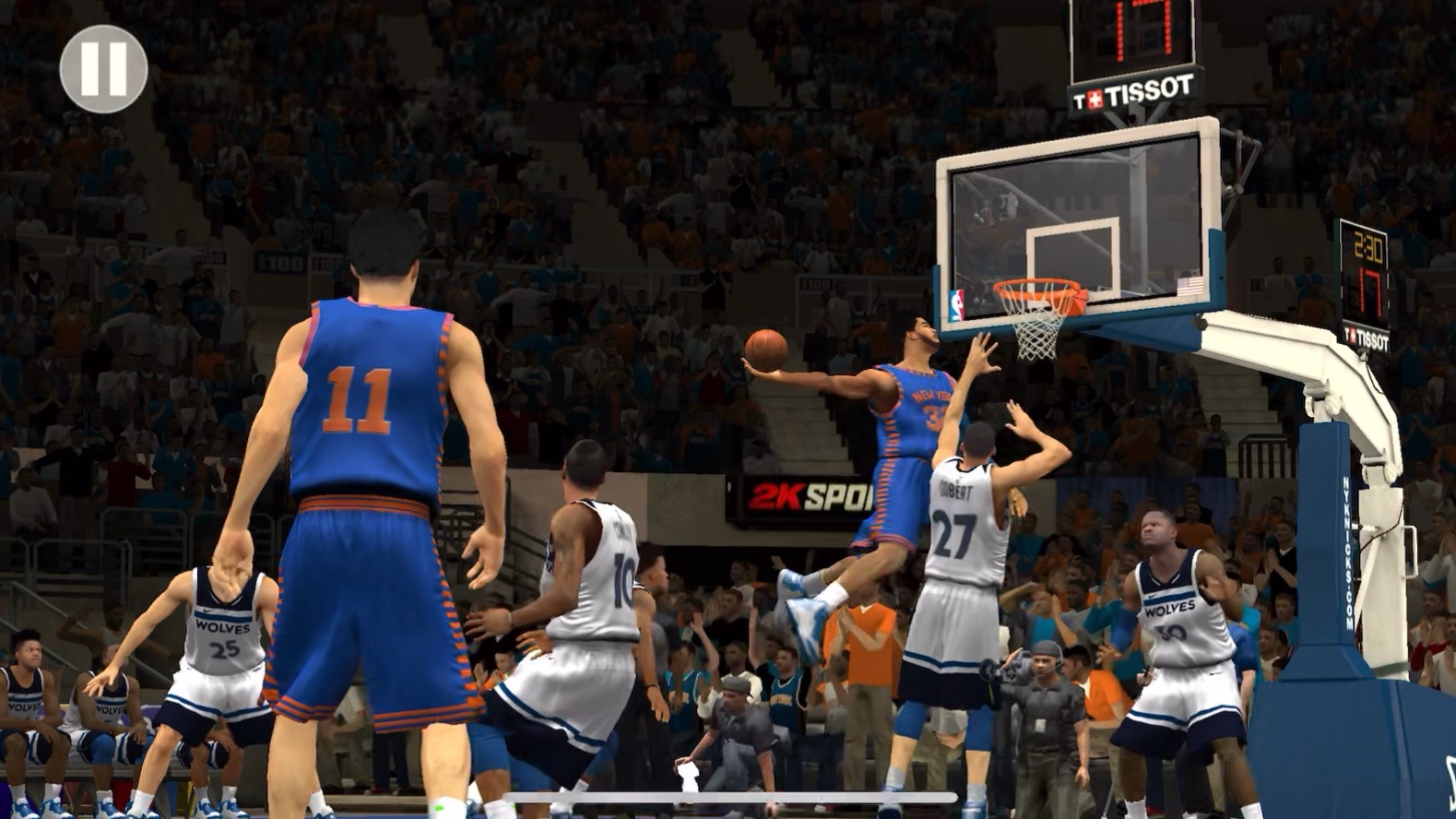Tap the American flag decal on the backboard
1456x819 pixels.
pos(1192,285)
